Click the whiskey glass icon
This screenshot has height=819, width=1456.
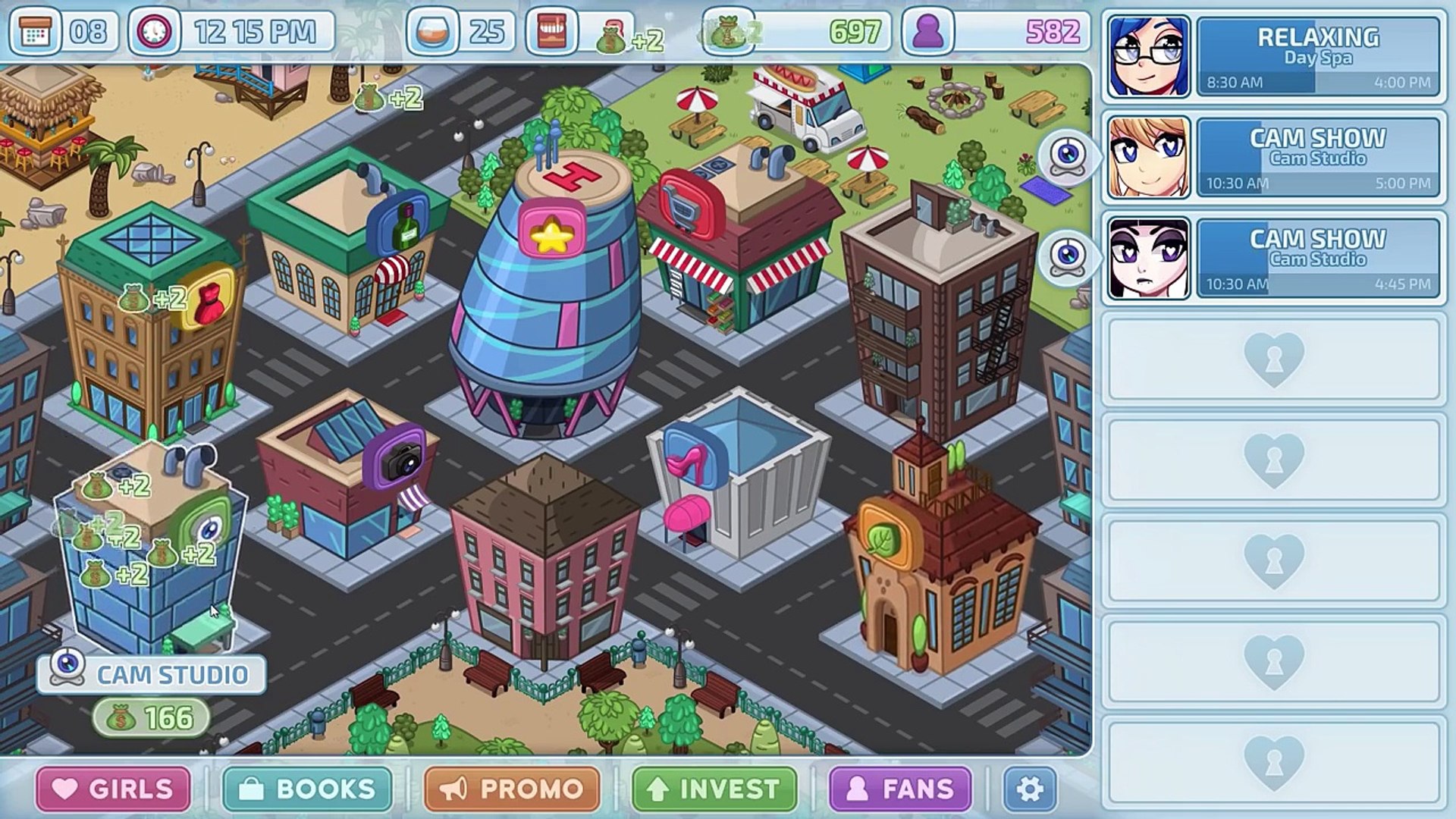tap(432, 32)
